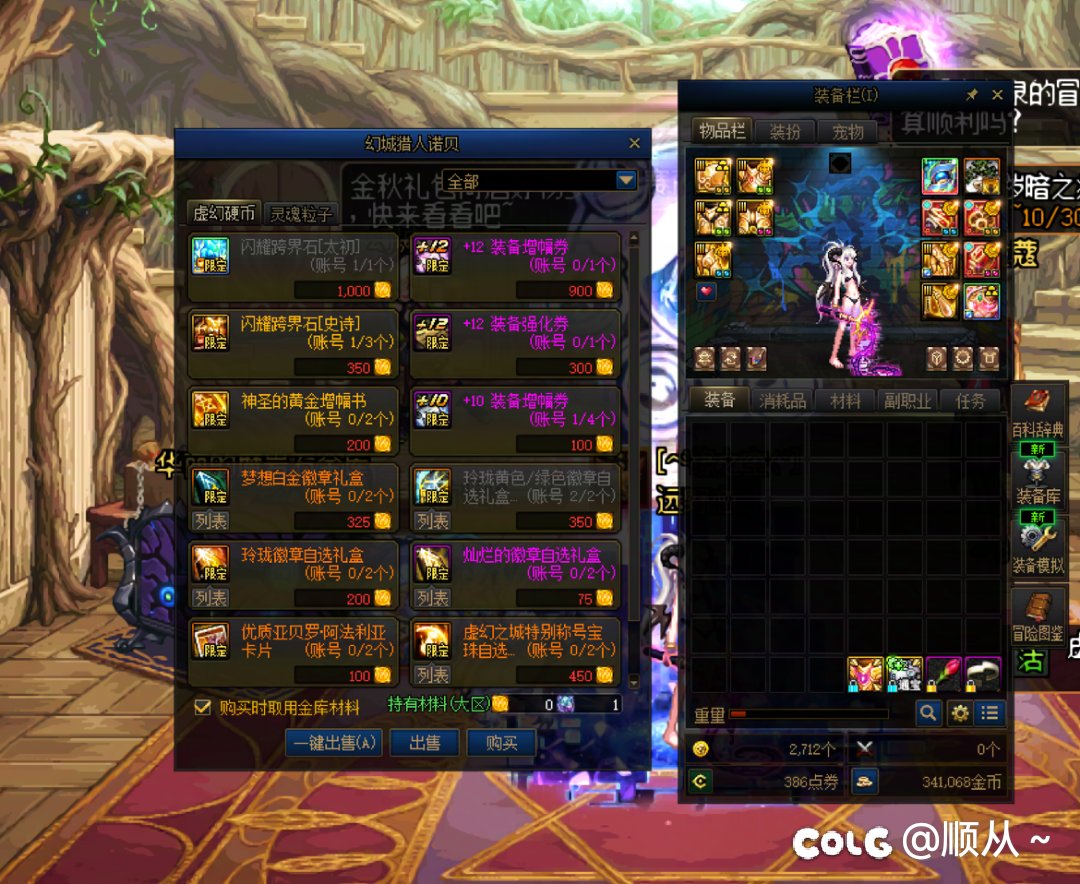The image size is (1080, 884).
Task: Close the 幻城猎人诺贝 shop window
Action: pos(634,144)
